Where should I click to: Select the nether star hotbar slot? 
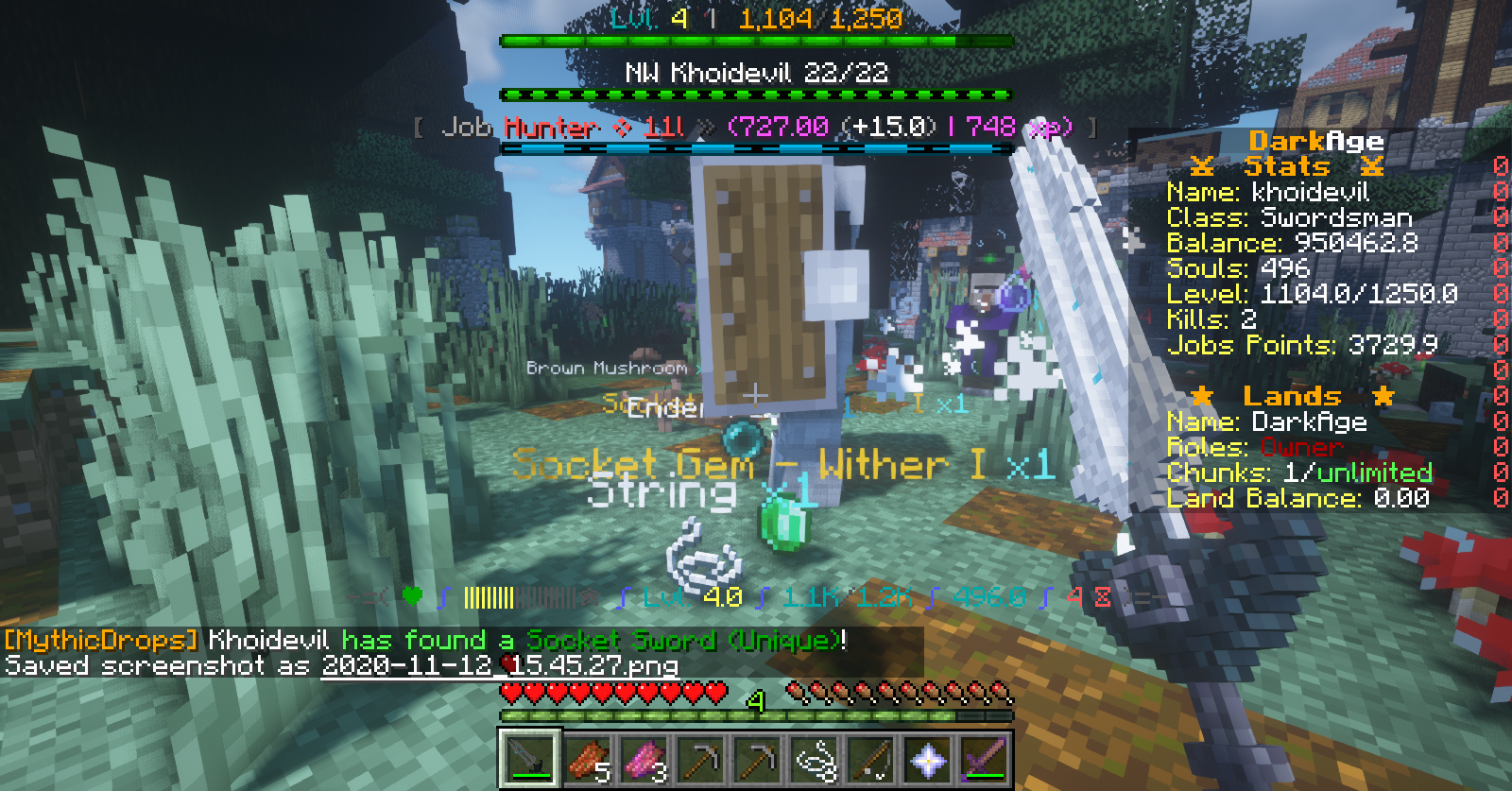[928, 758]
